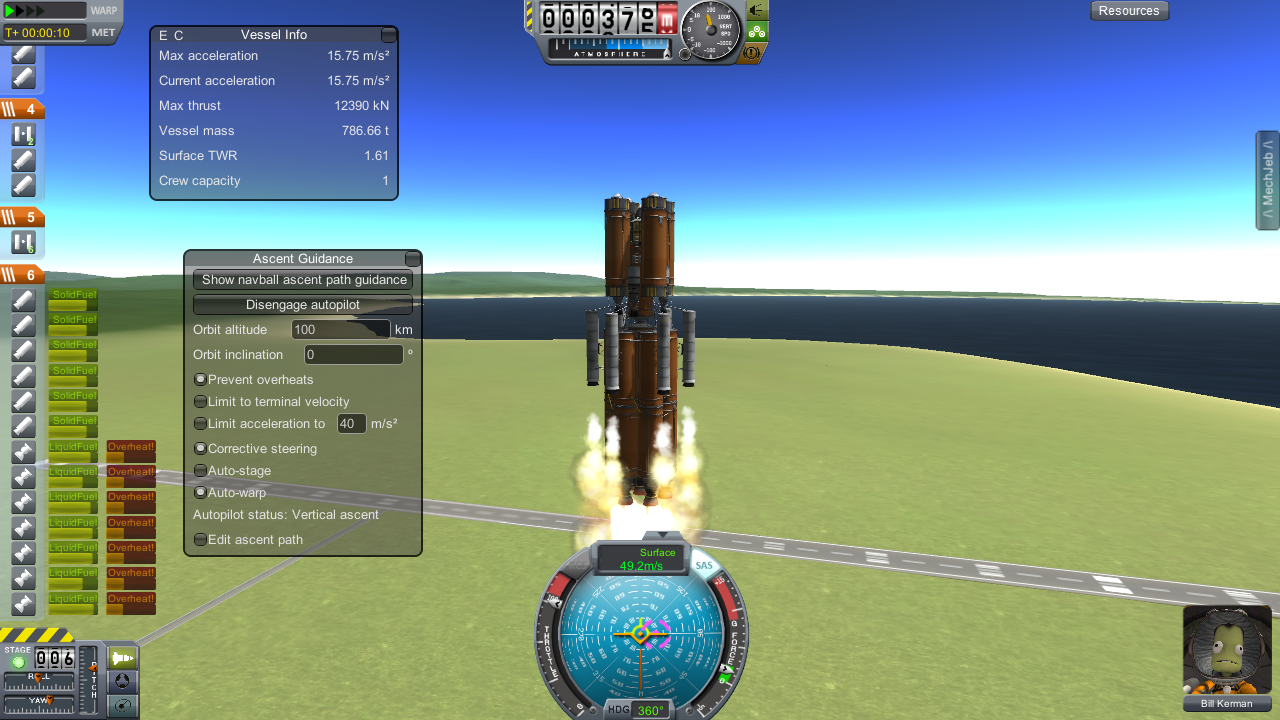1280x720 pixels.
Task: Toggle the Prevent overheats option
Action: [200, 380]
